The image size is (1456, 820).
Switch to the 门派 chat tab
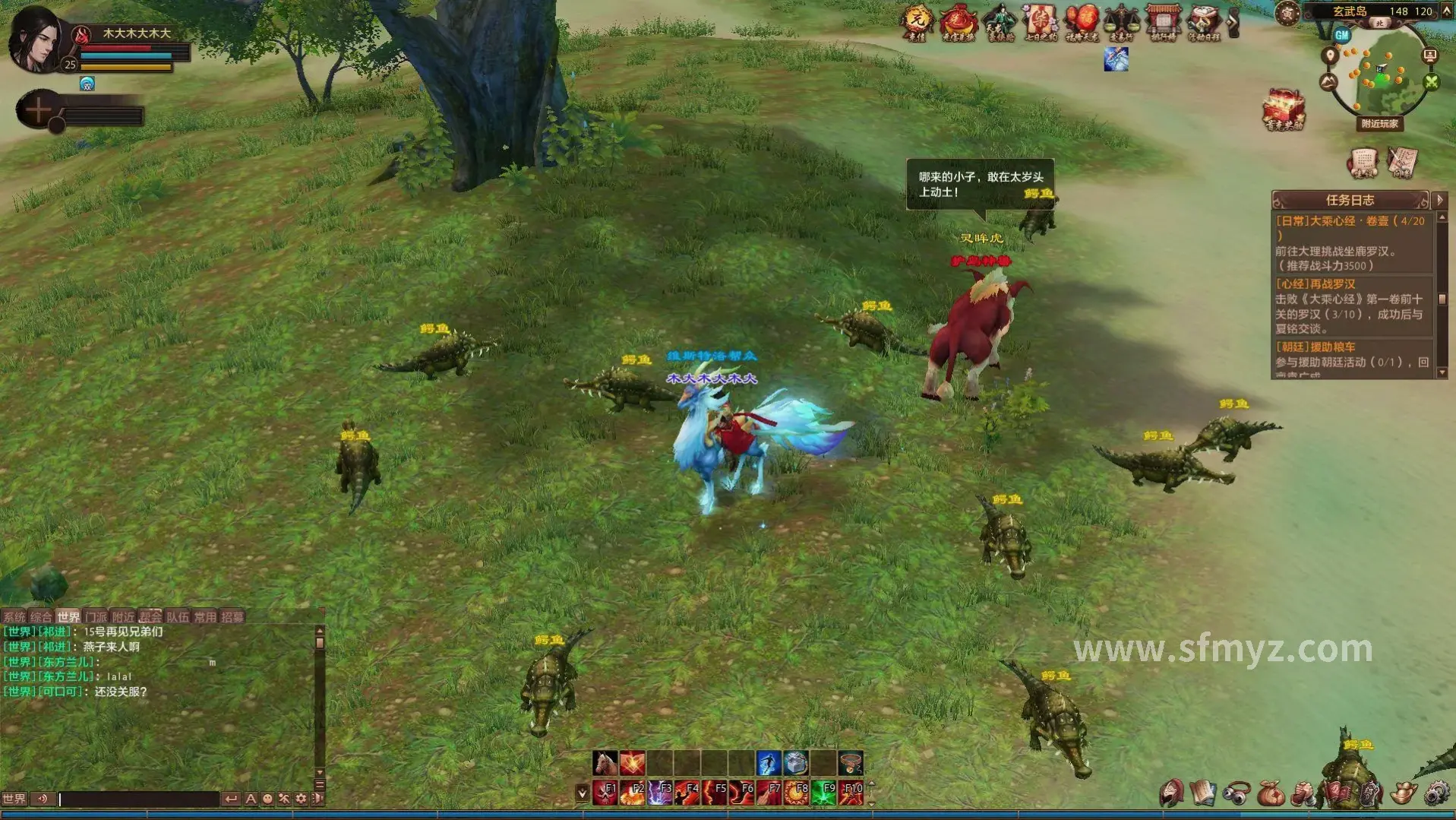tap(96, 617)
